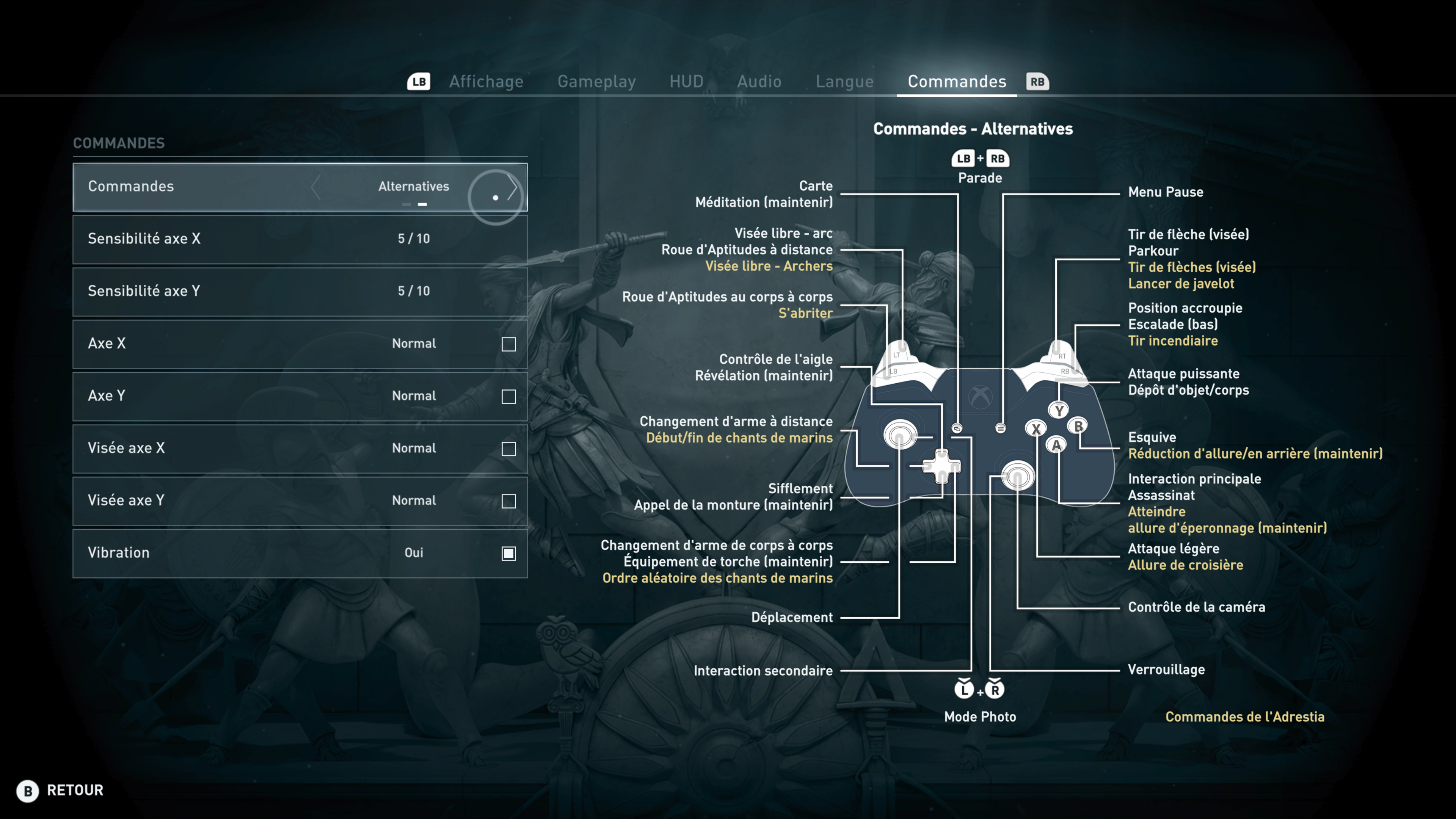This screenshot has width=1456, height=819.
Task: Toggle the Axe X checkbox
Action: [x=509, y=344]
